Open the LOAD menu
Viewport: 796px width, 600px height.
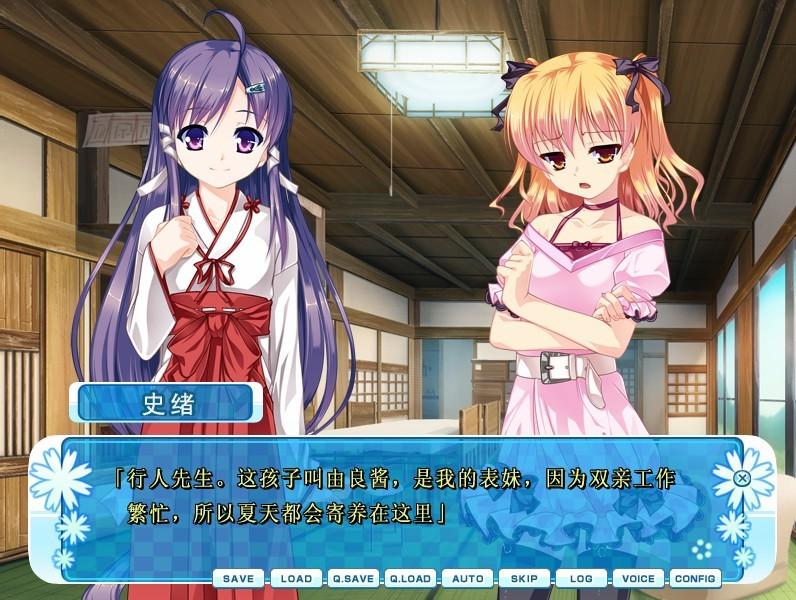pyautogui.click(x=296, y=579)
